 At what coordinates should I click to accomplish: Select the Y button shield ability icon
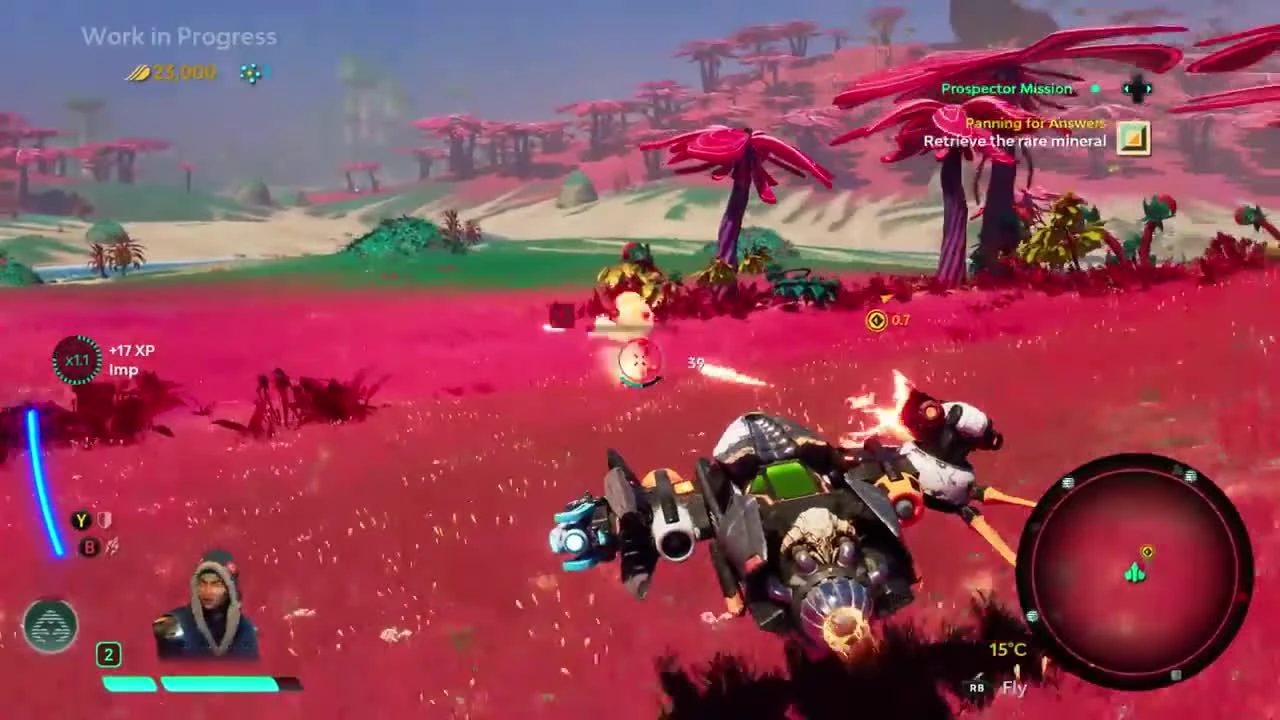coord(80,520)
